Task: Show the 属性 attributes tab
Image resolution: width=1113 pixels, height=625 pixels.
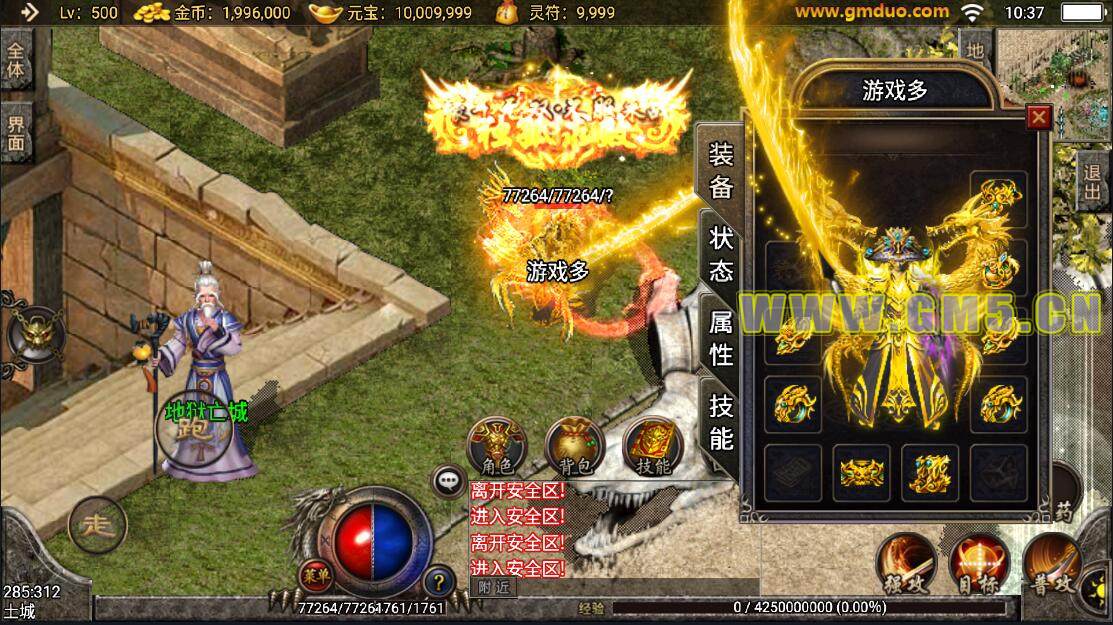Action: pyautogui.click(x=721, y=337)
